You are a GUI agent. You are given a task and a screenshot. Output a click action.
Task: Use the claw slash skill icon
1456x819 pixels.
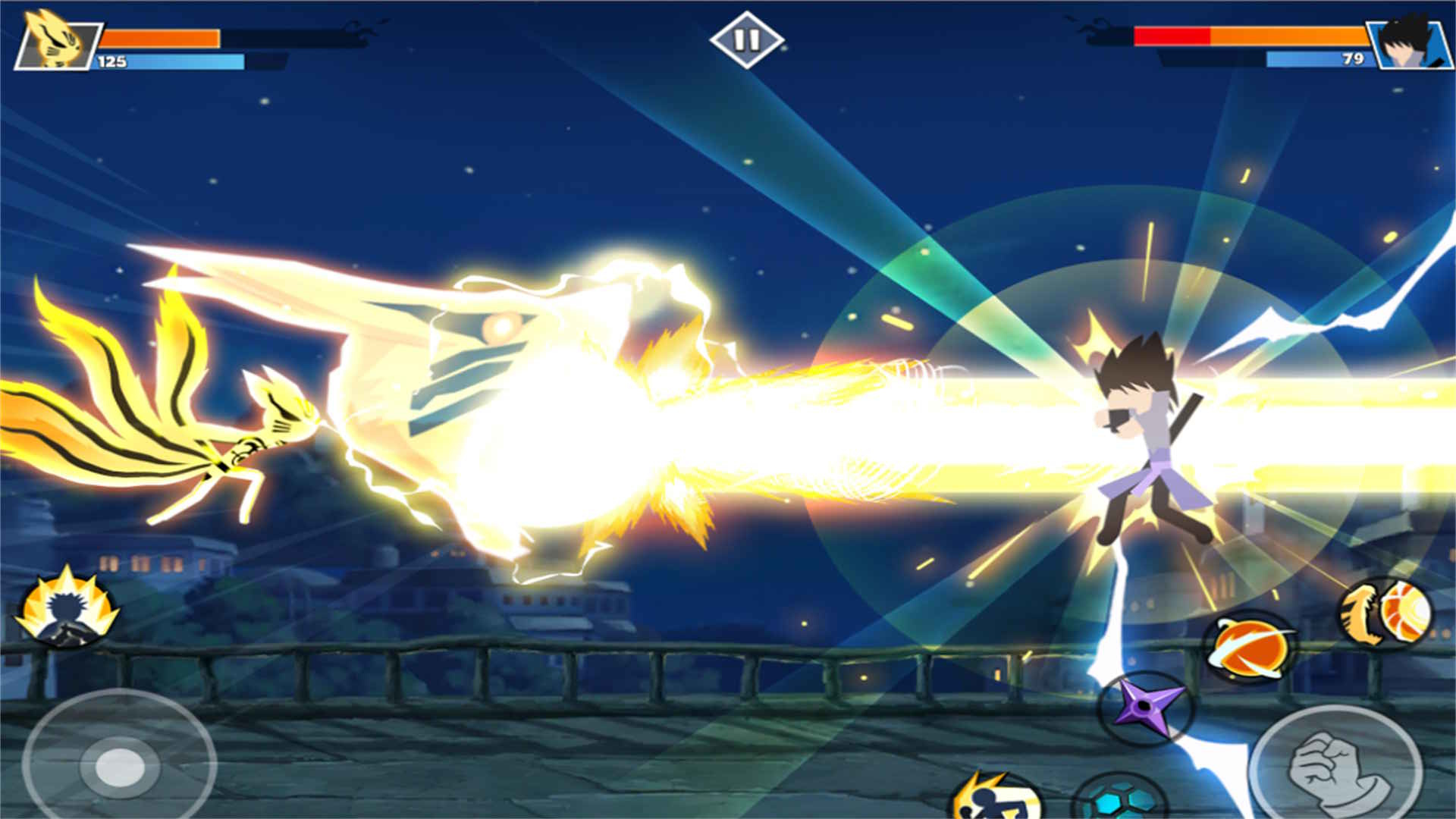(x=1360, y=611)
